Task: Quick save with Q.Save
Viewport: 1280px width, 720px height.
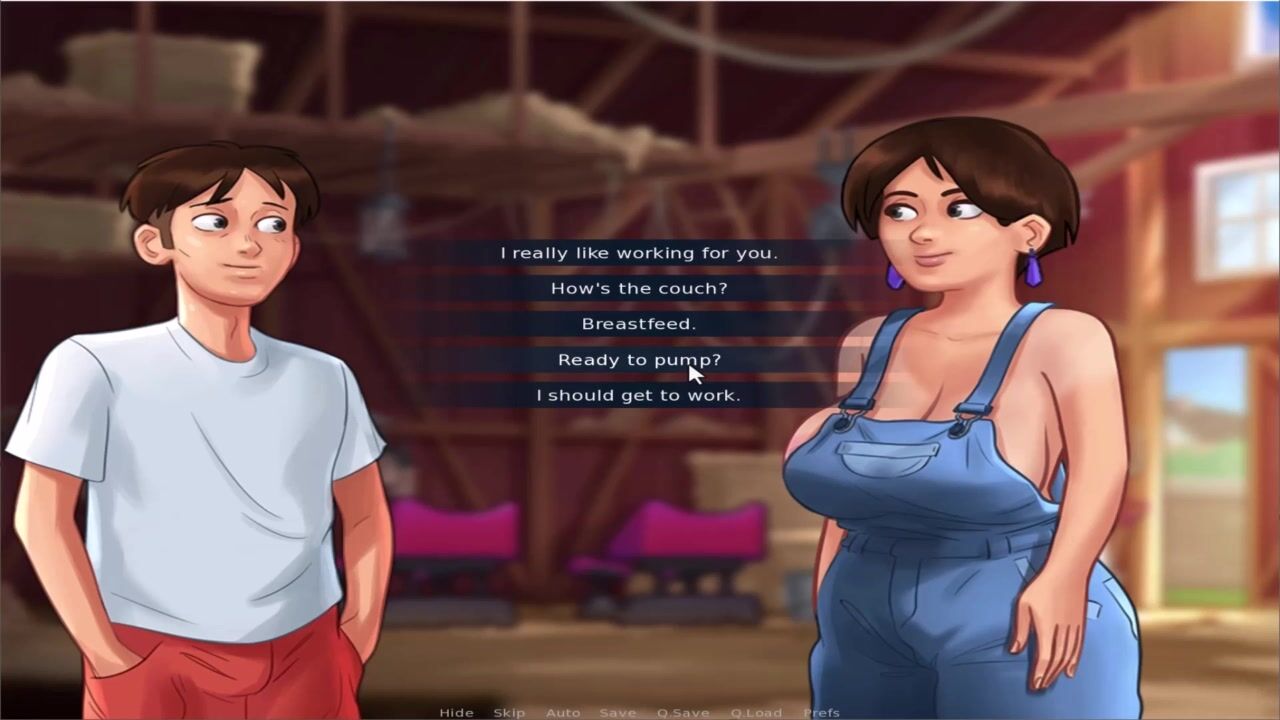Action: pos(683,713)
